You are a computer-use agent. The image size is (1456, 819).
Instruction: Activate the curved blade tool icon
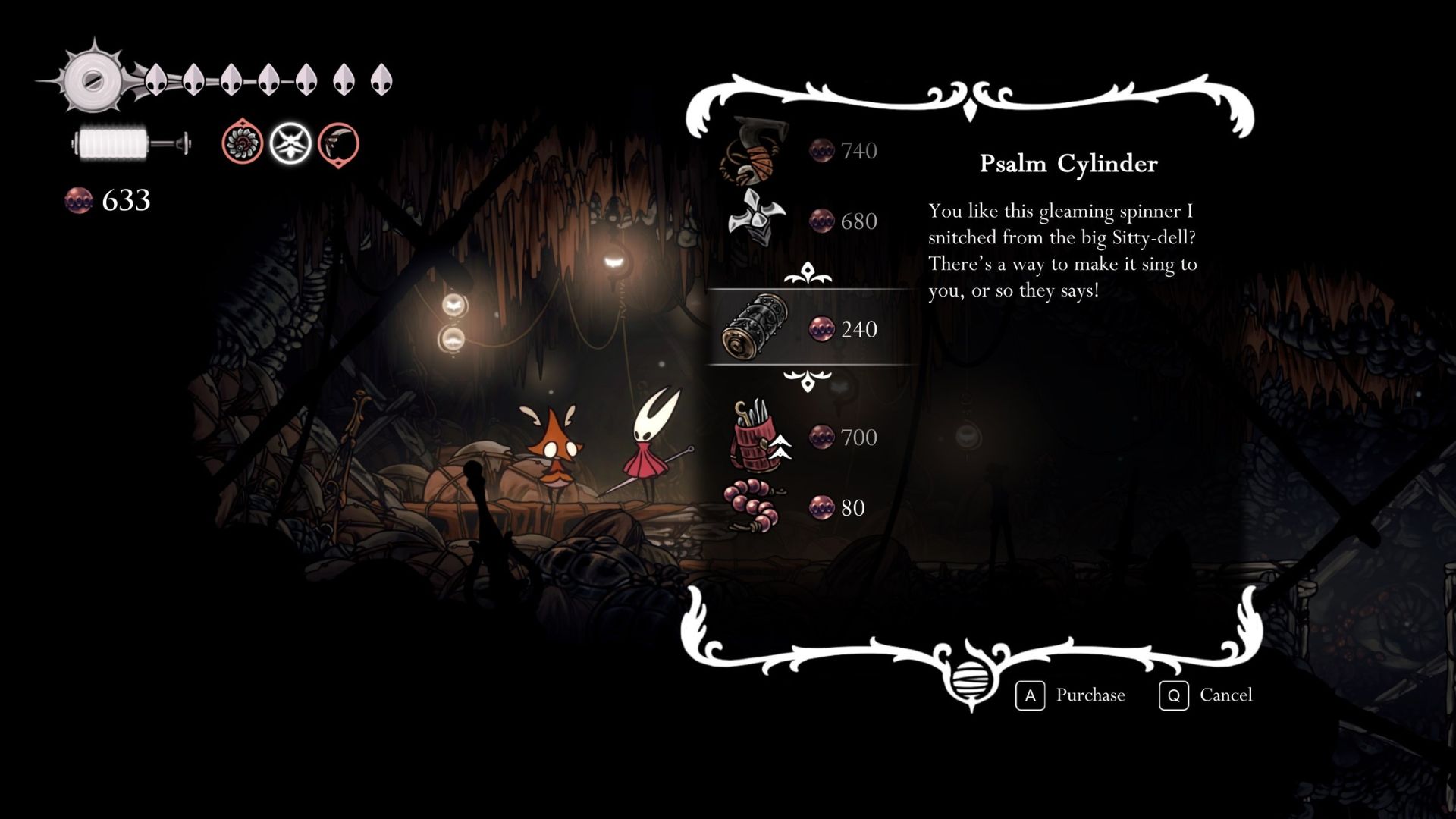tap(338, 144)
